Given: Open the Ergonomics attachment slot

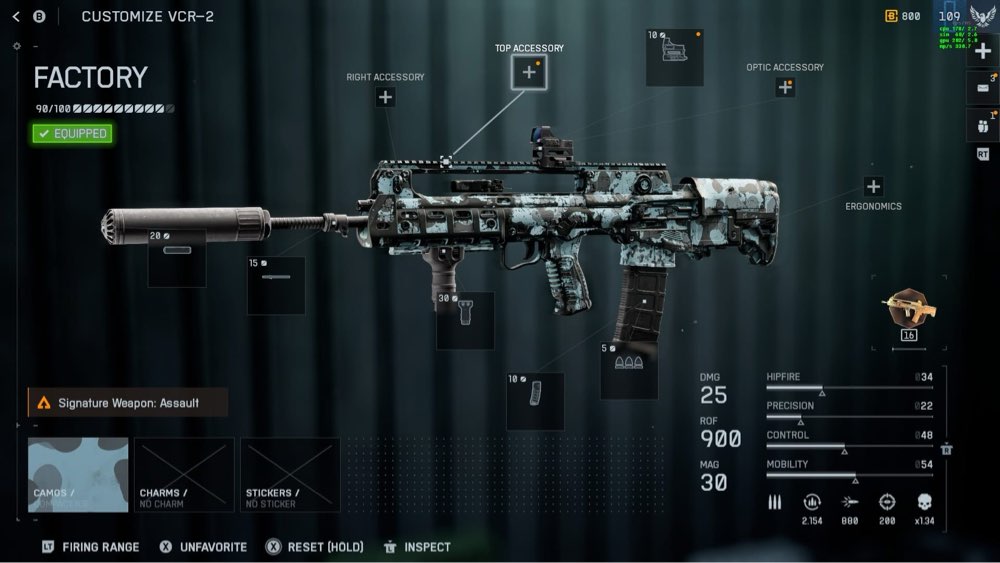Looking at the screenshot, I should pyautogui.click(x=873, y=187).
